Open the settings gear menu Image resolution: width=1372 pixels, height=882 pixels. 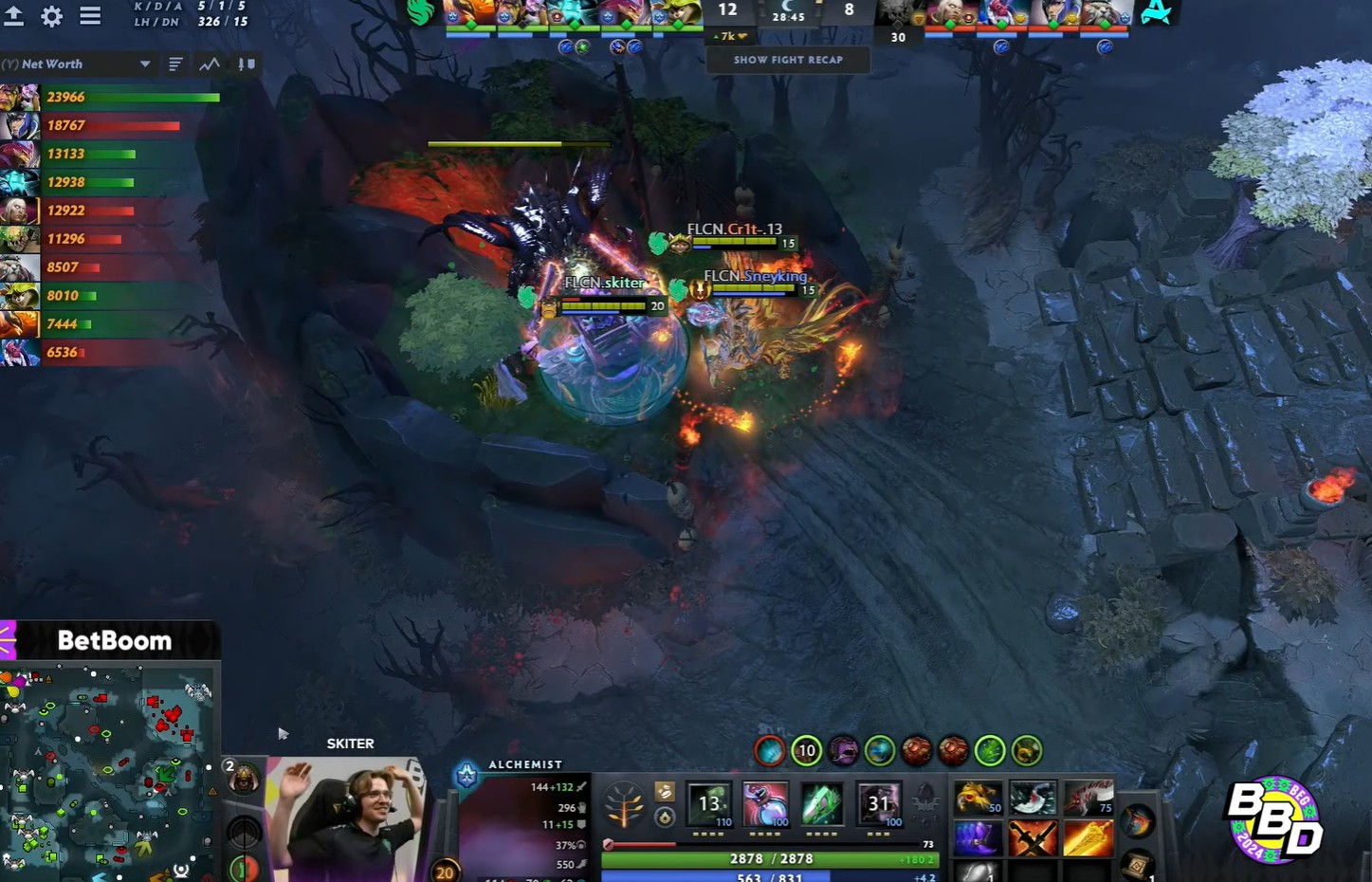(x=52, y=15)
